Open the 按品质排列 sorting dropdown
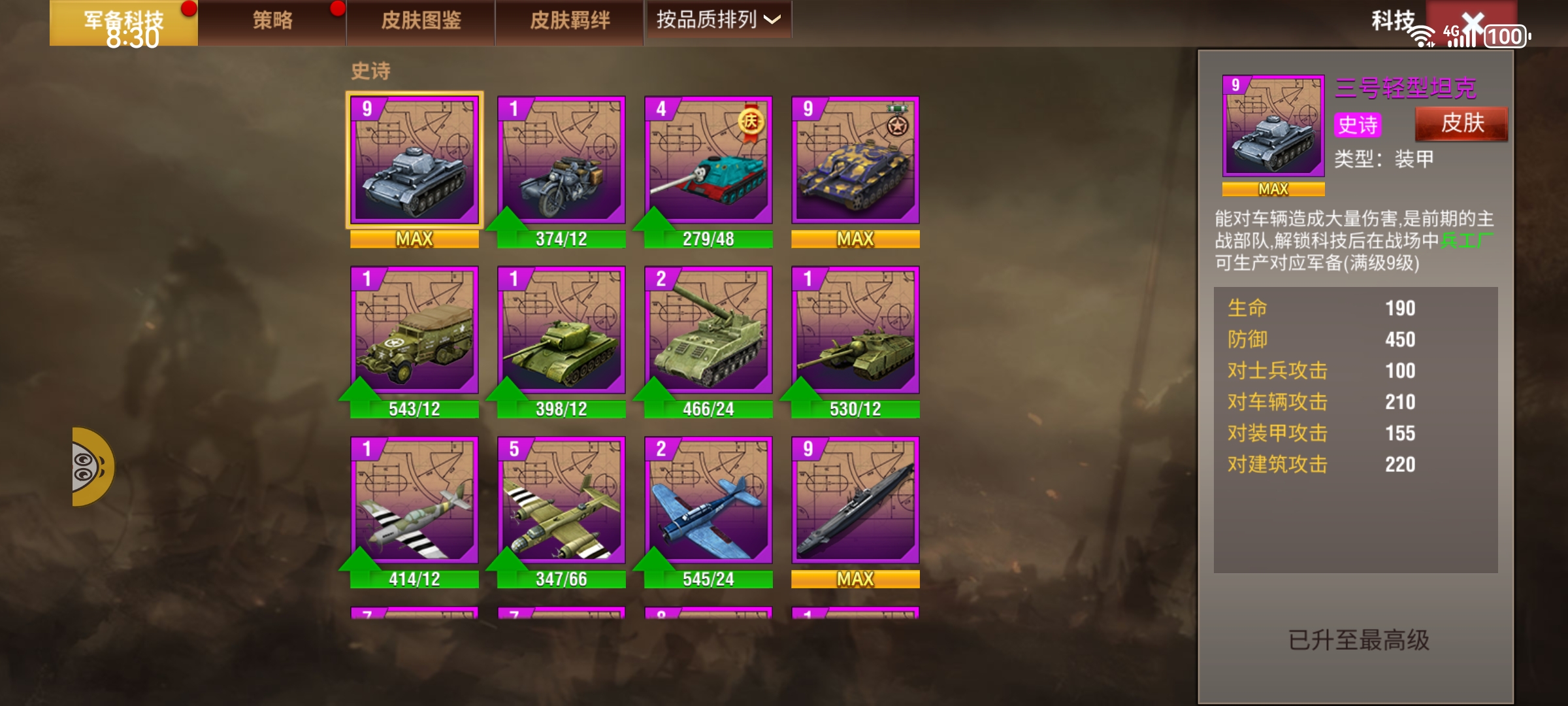 click(x=717, y=20)
